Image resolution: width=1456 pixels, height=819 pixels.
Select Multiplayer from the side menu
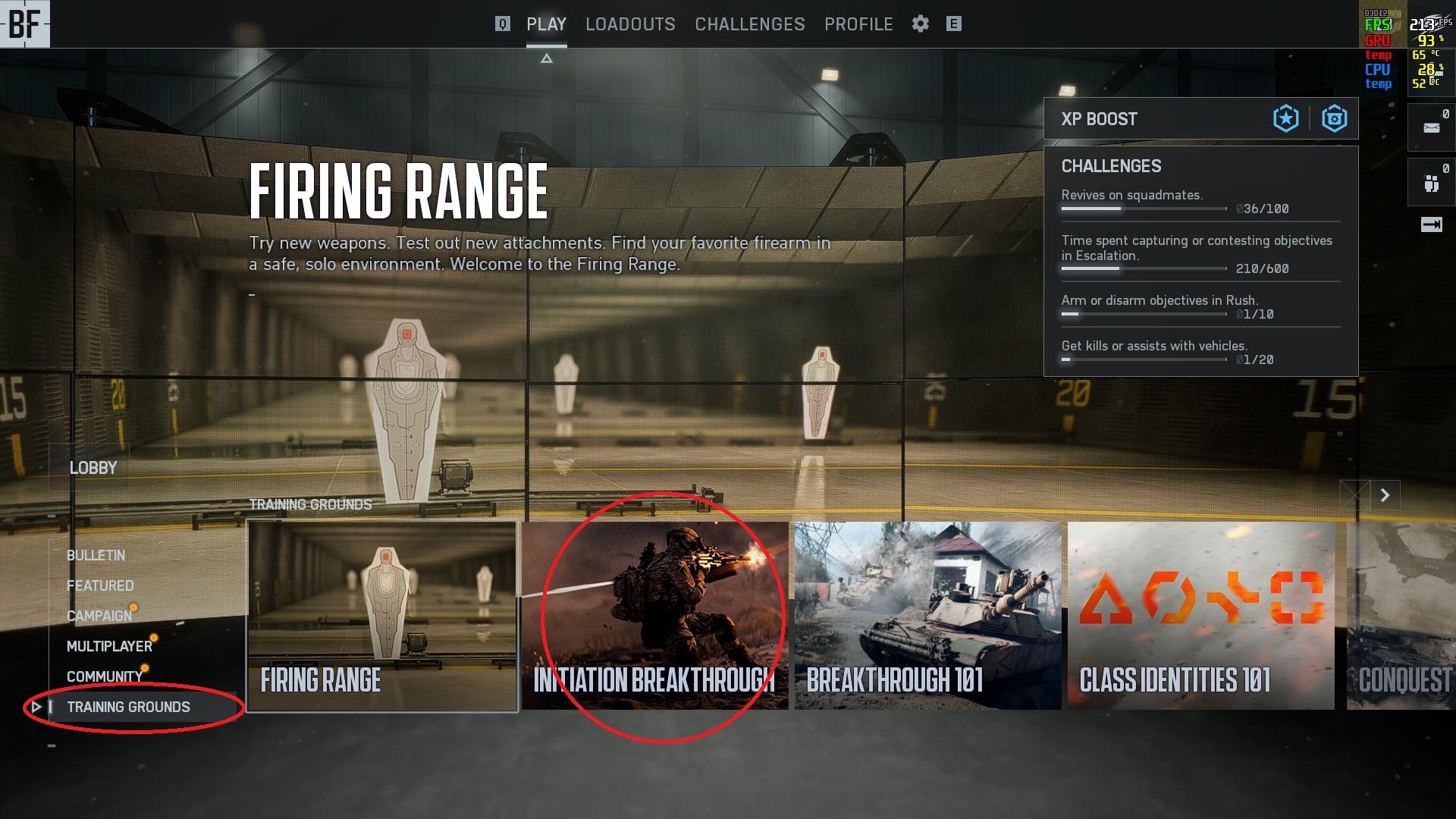[x=109, y=646]
